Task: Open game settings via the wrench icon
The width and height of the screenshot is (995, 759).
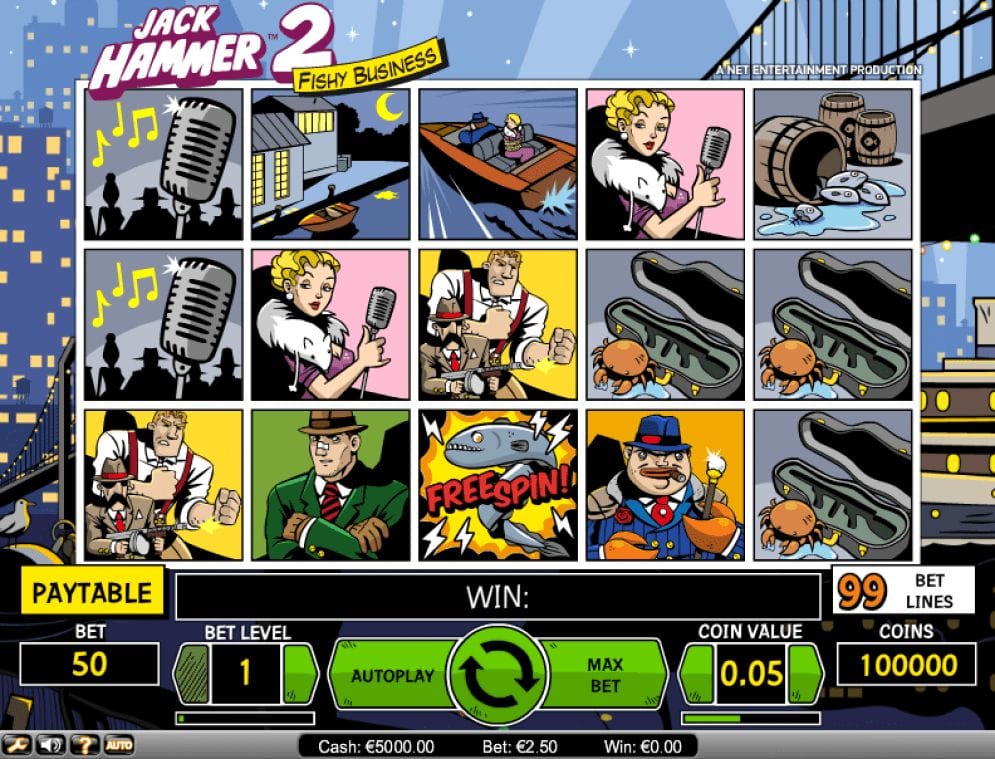Action: pyautogui.click(x=18, y=745)
